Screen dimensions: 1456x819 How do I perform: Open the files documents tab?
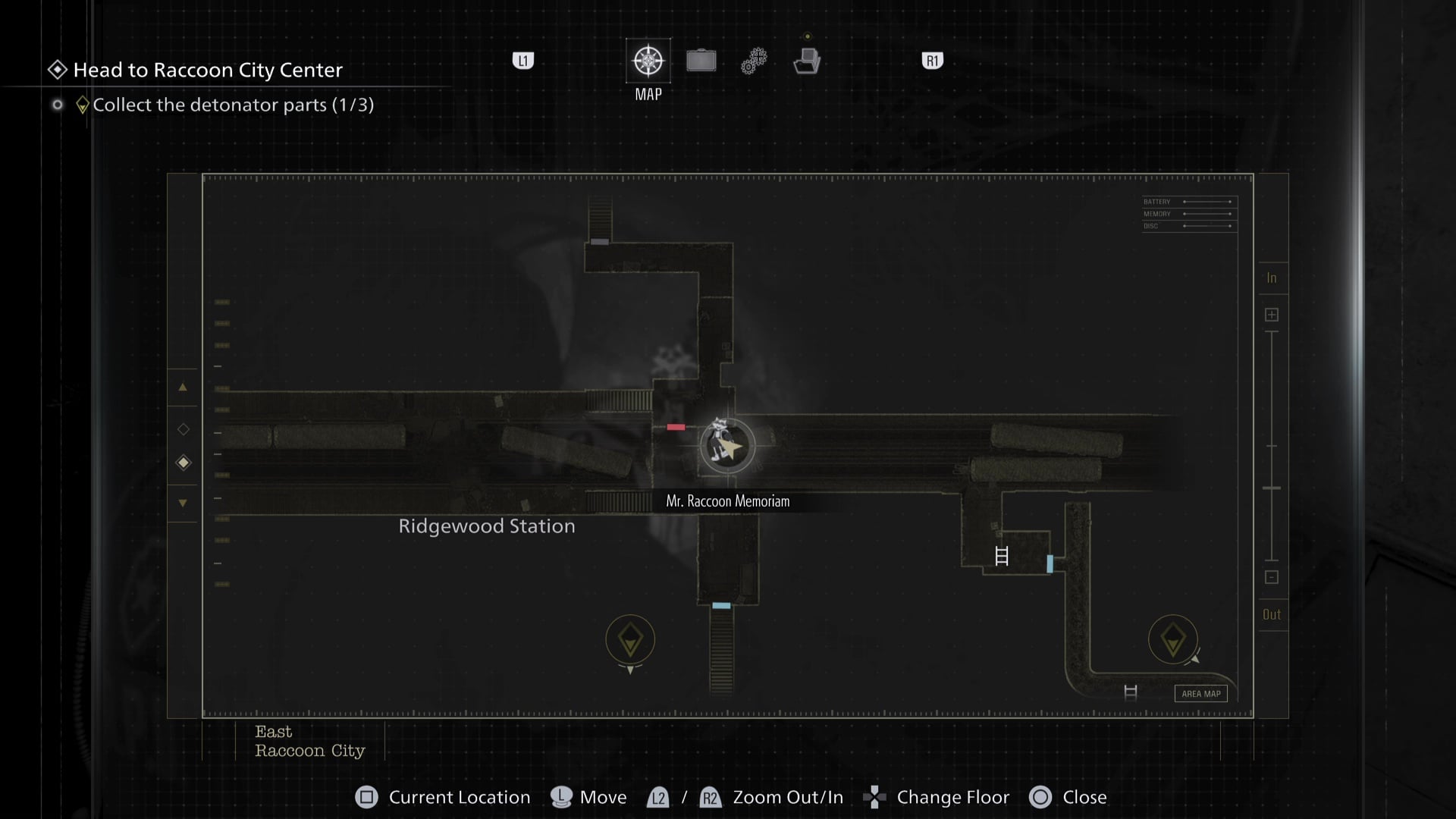click(x=807, y=61)
